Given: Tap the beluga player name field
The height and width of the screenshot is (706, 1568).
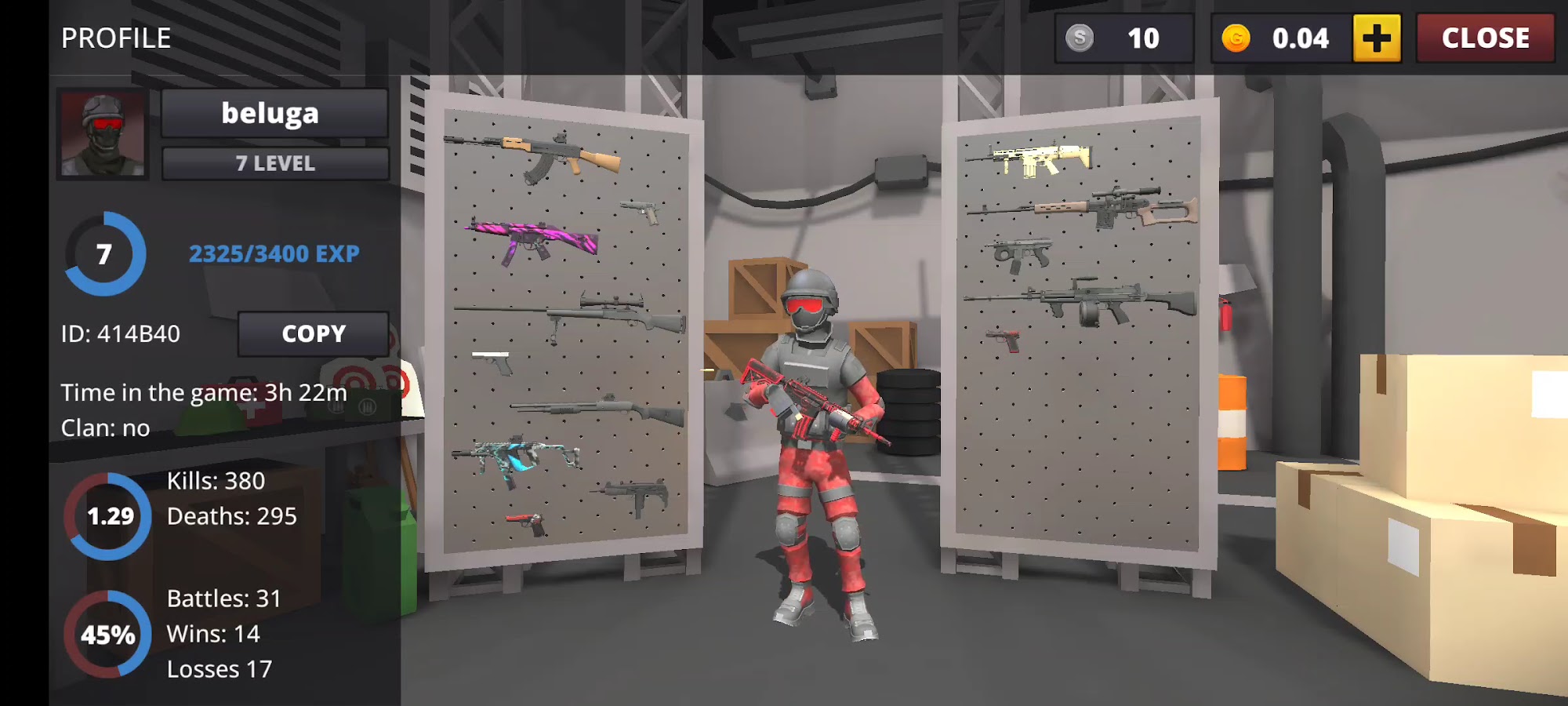Looking at the screenshot, I should coord(274,114).
